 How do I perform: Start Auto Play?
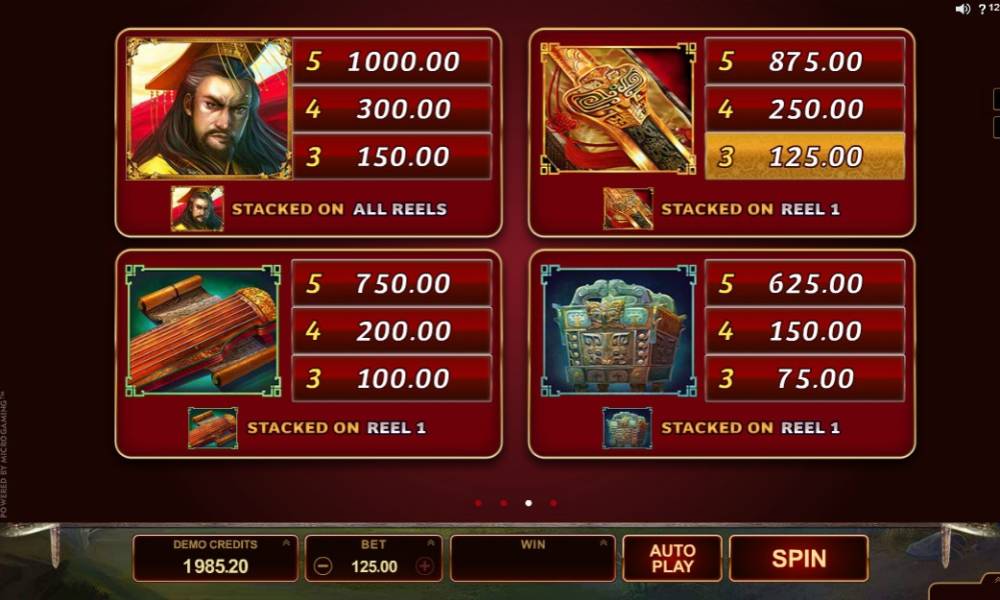click(672, 558)
